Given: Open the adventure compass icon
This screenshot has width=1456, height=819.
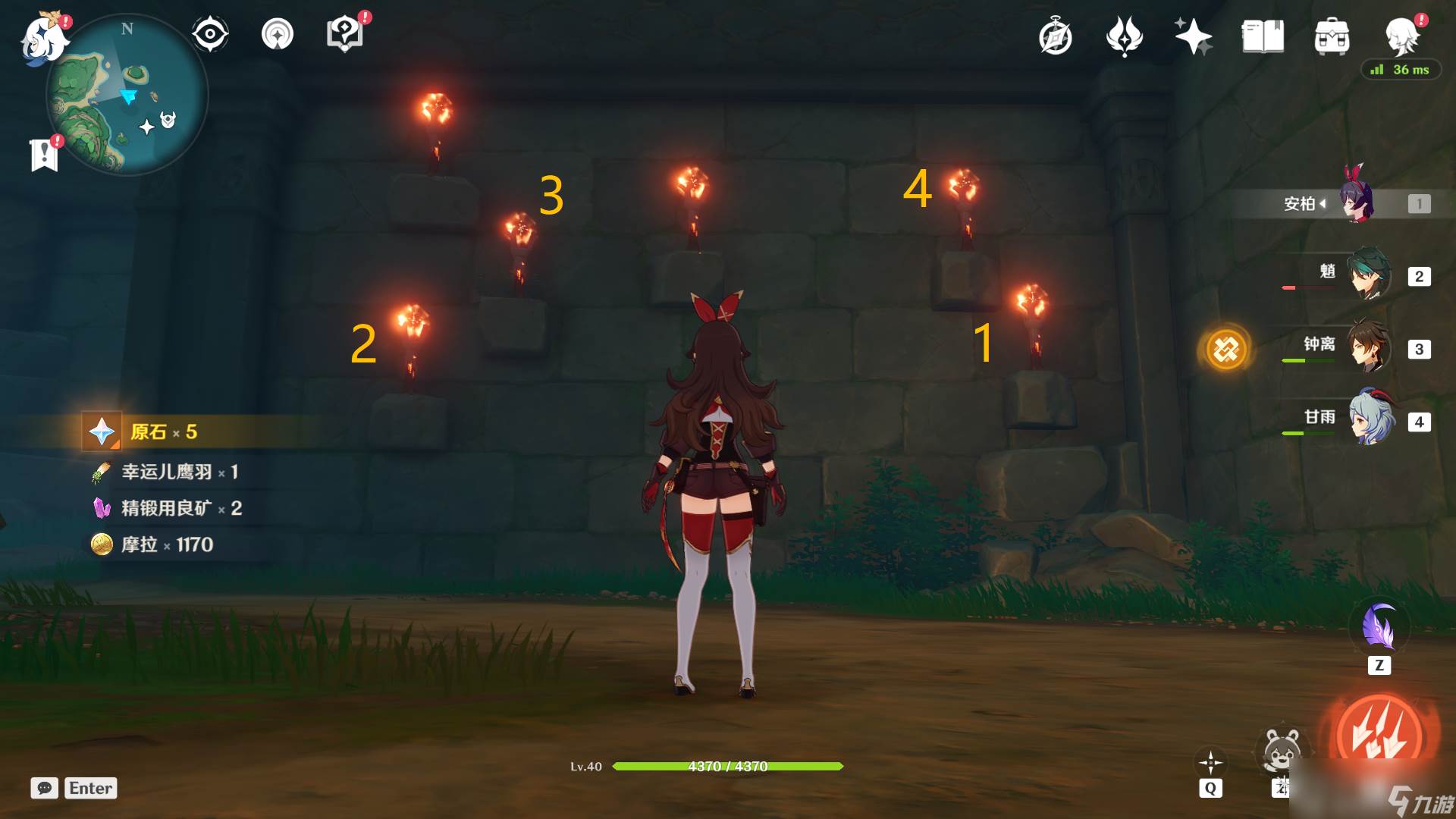Looking at the screenshot, I should [1056, 37].
